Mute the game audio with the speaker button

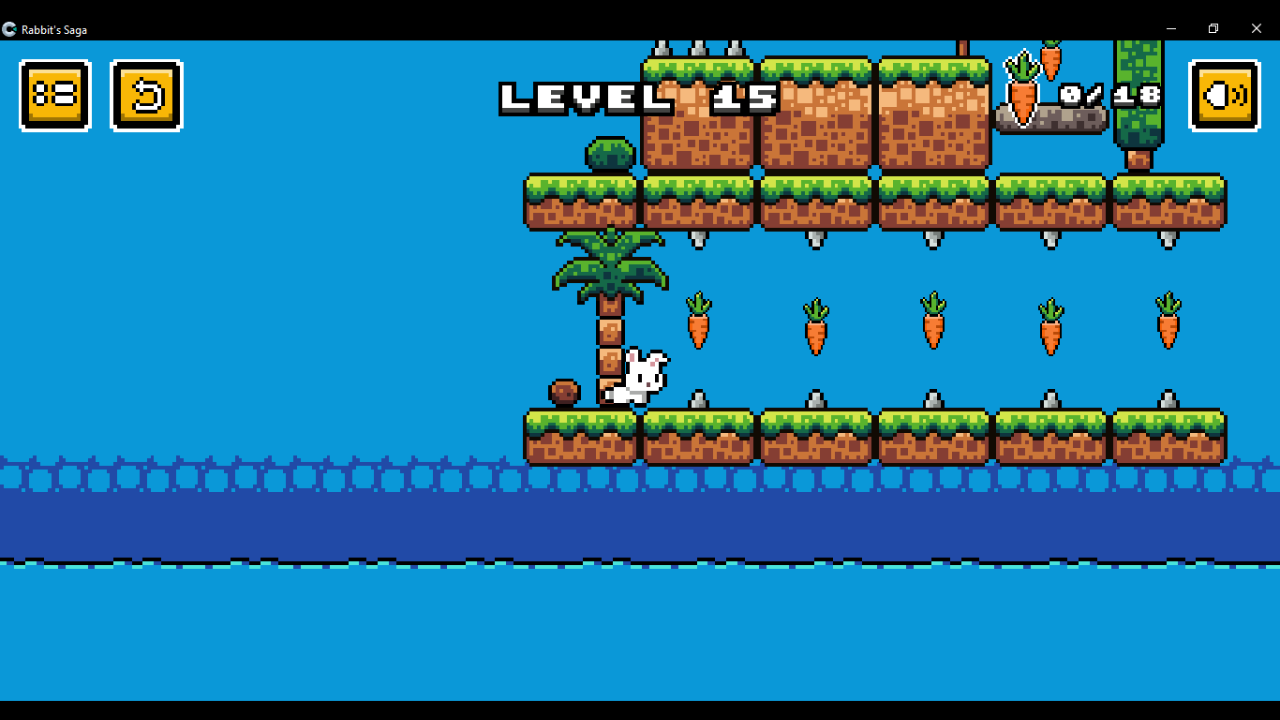click(x=1224, y=95)
